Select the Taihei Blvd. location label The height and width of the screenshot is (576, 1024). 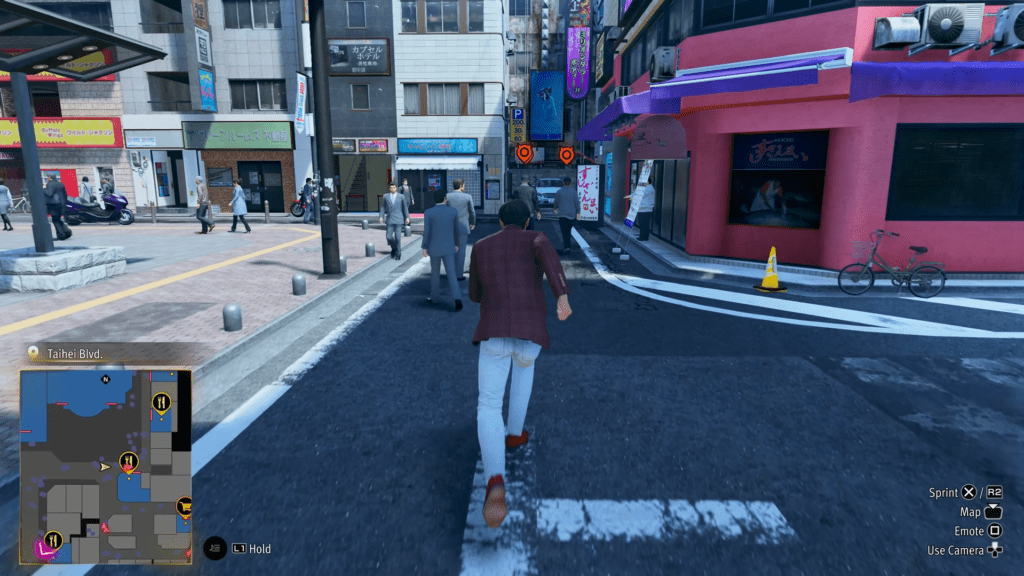click(74, 352)
